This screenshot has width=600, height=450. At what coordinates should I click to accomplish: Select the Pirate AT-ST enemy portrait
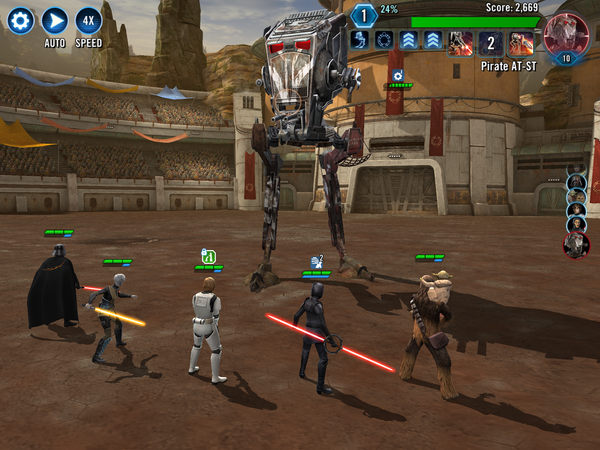coord(565,34)
